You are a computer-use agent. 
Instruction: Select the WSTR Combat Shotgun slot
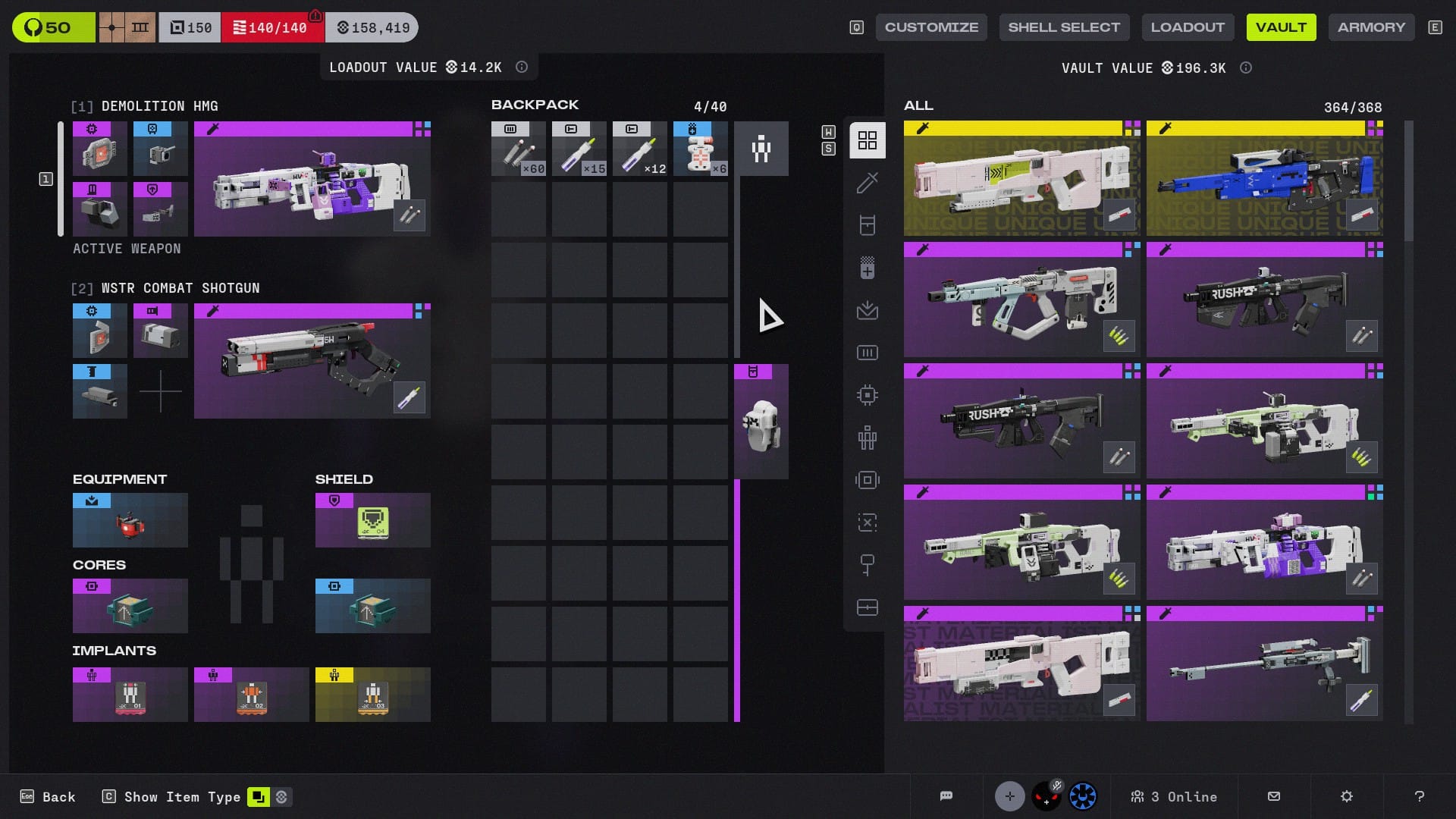coord(312,361)
